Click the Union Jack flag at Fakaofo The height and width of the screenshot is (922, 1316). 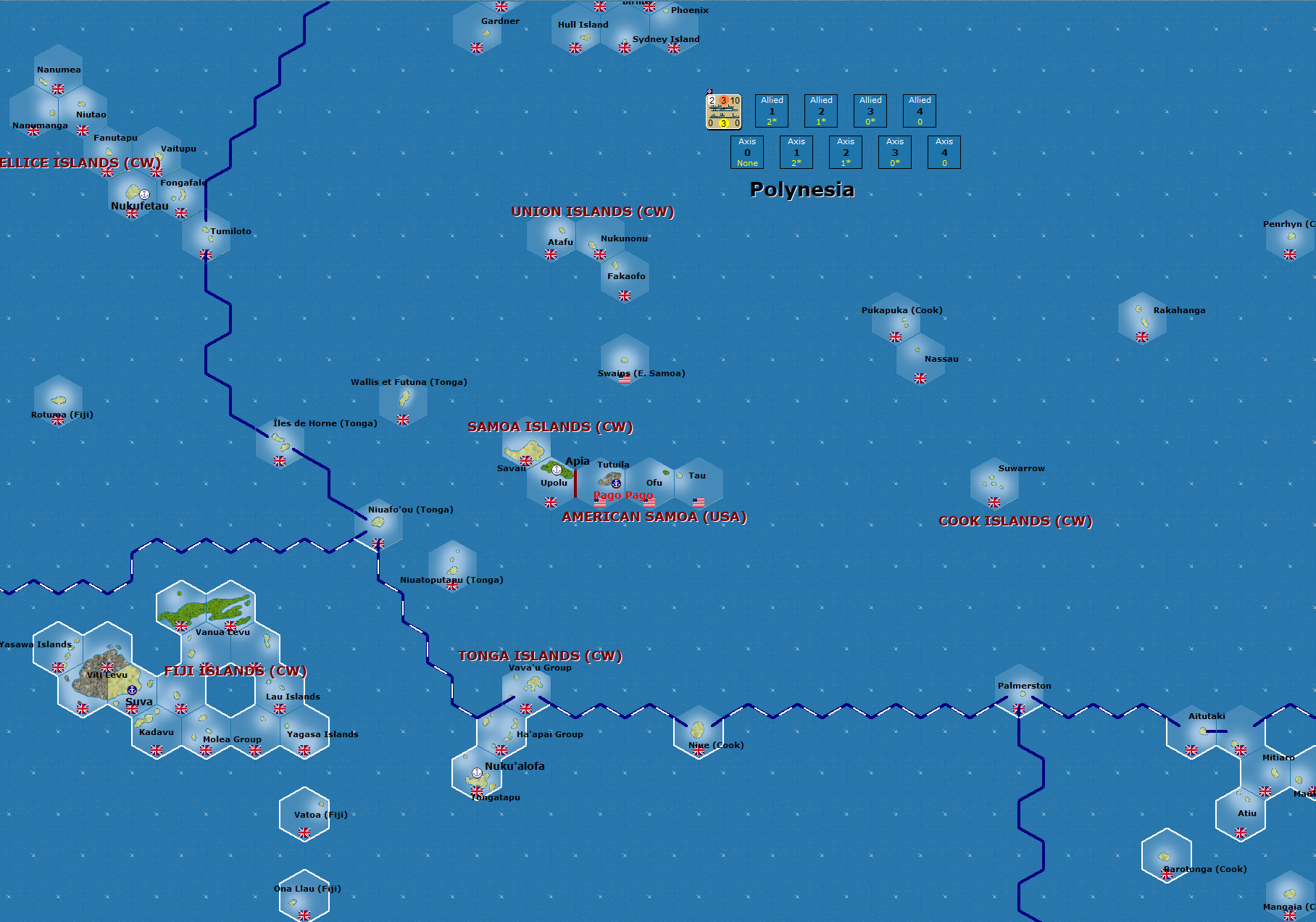(625, 296)
